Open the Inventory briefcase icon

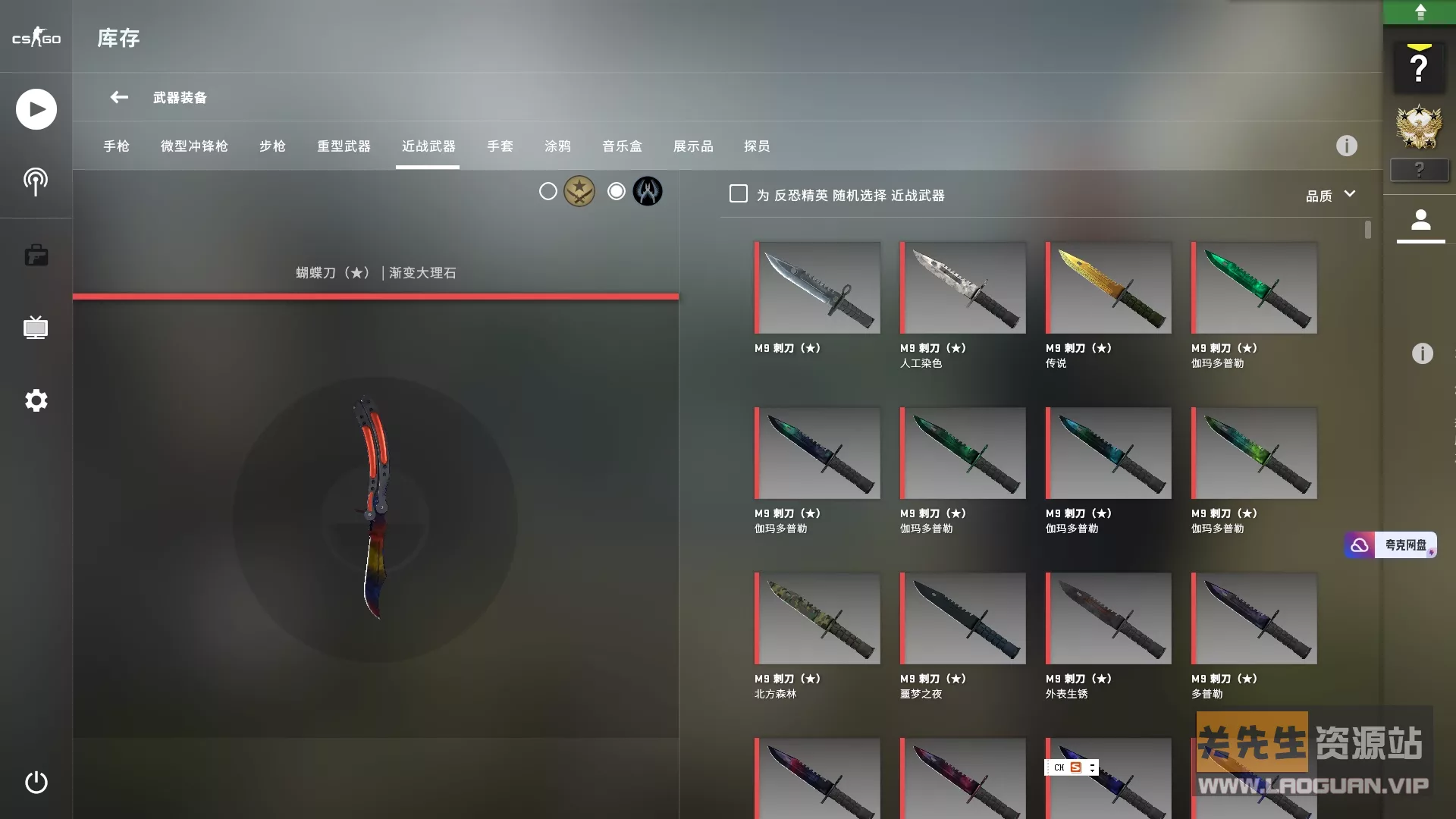coord(36,256)
